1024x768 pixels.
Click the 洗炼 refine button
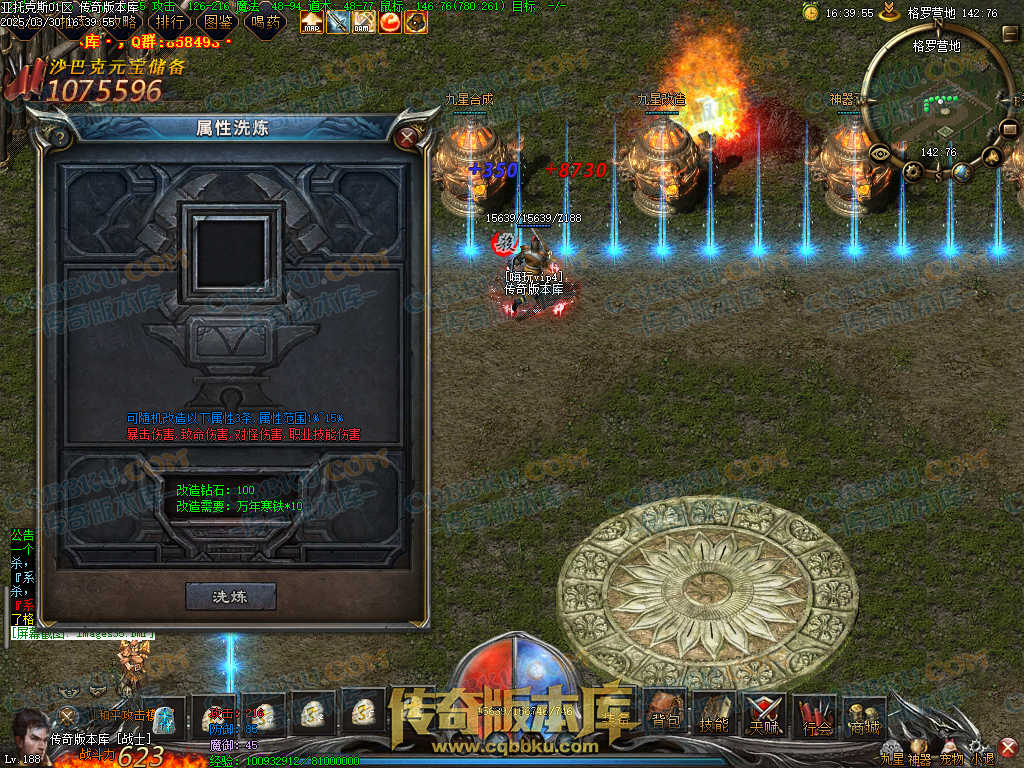[x=230, y=596]
